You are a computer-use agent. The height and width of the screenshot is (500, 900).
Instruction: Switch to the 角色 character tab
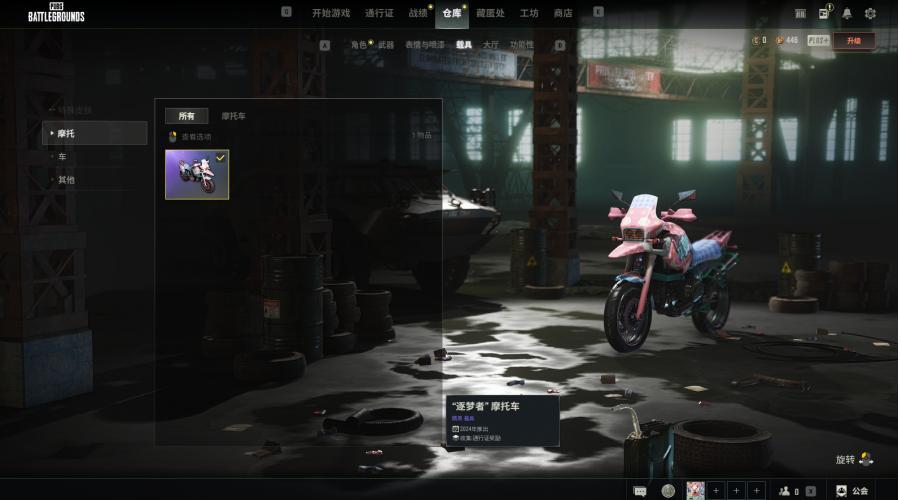point(358,45)
